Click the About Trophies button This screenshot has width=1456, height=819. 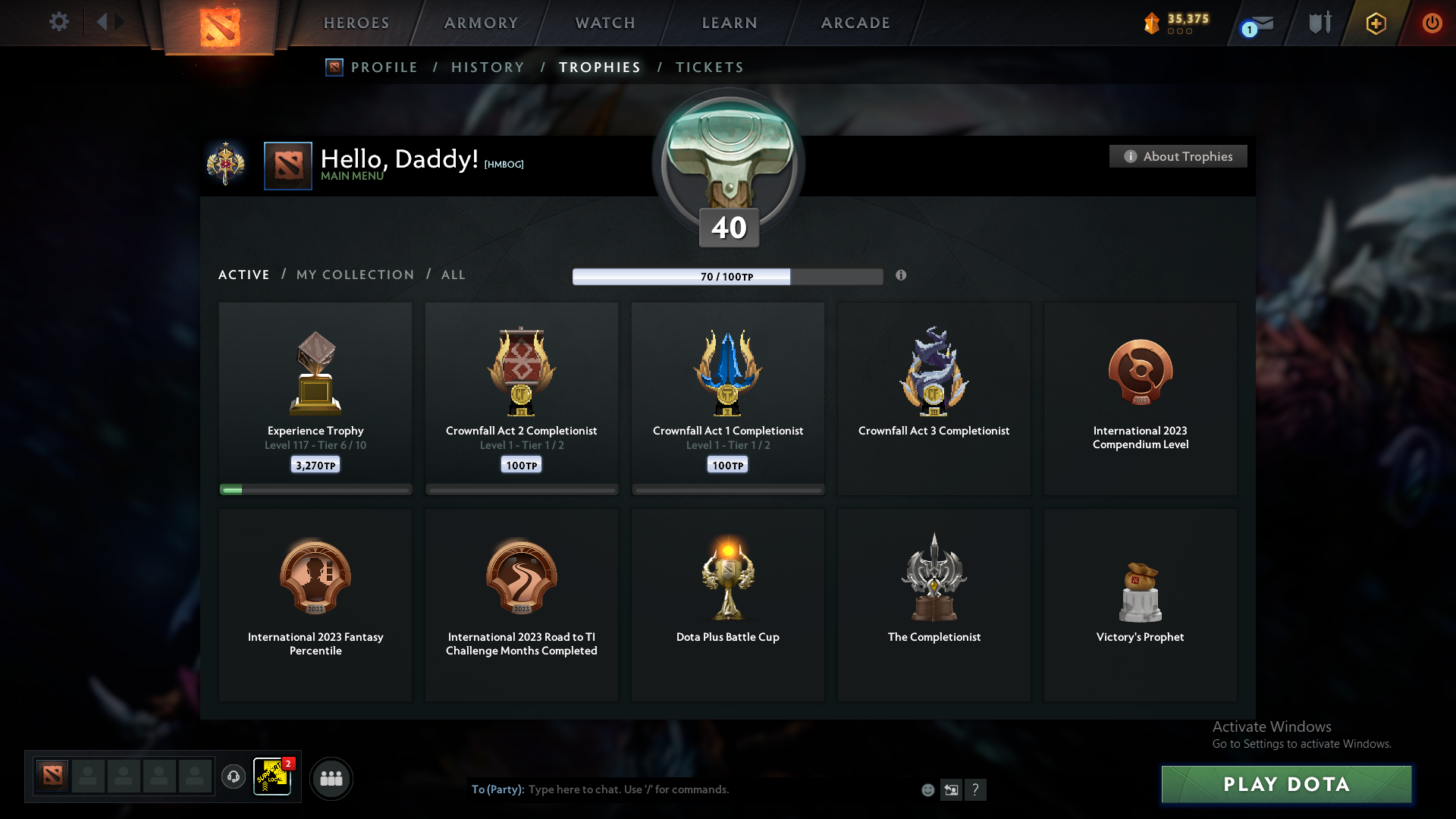click(x=1178, y=156)
